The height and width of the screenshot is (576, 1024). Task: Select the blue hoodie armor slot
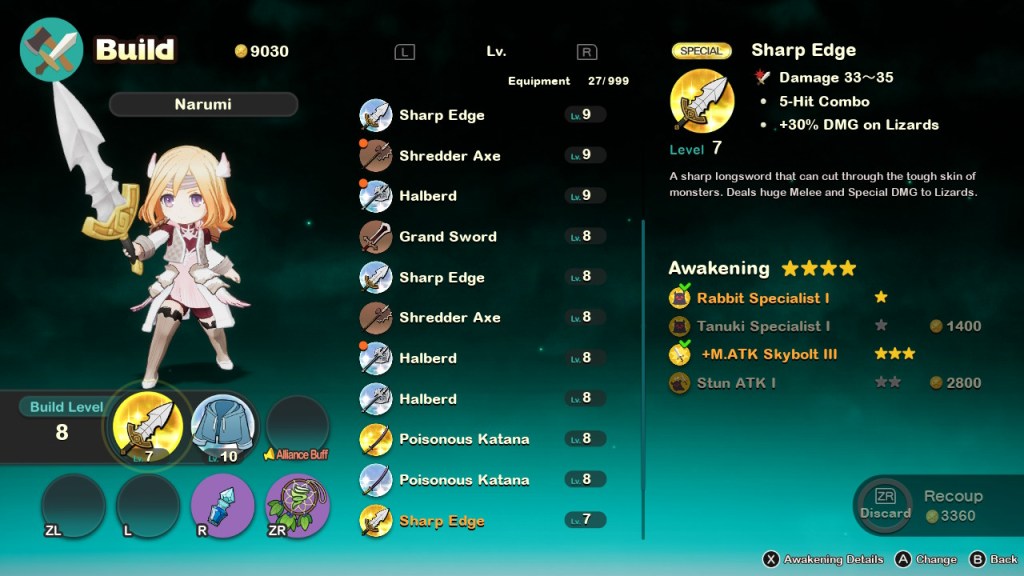click(x=223, y=428)
